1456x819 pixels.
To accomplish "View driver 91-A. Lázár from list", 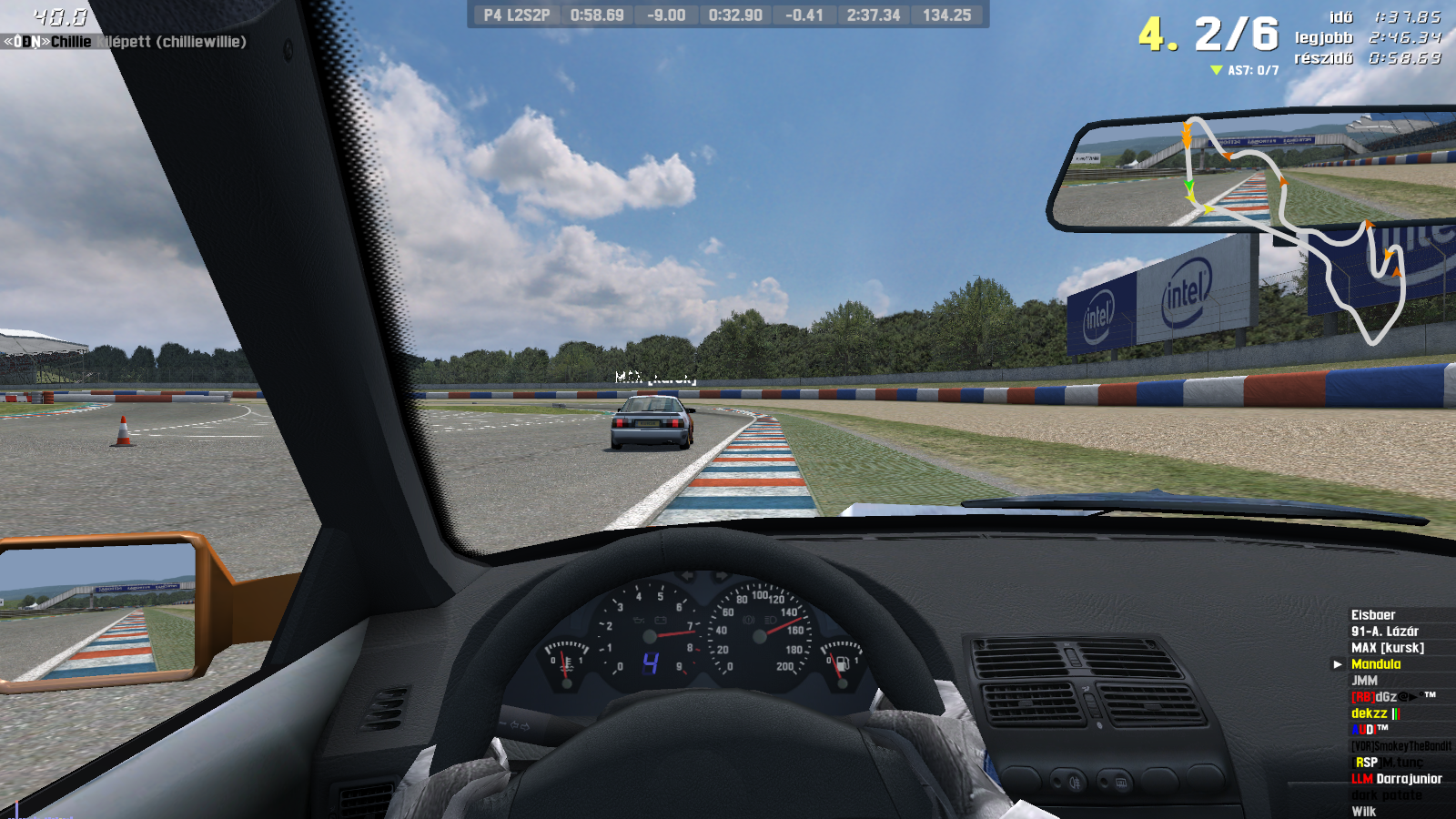I will pyautogui.click(x=1385, y=632).
